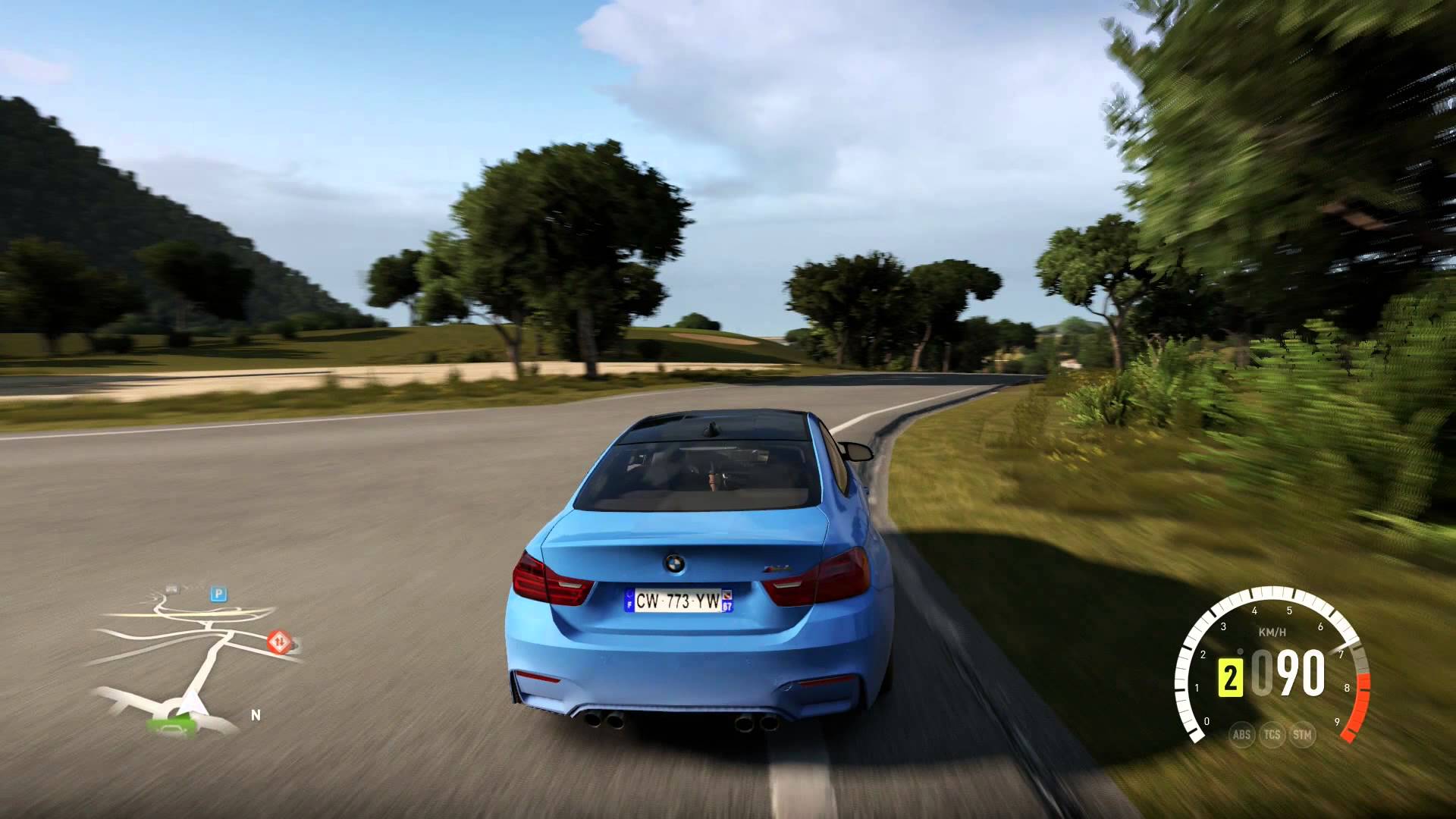
Task: Click the N compass label on minimap
Action: point(256,715)
